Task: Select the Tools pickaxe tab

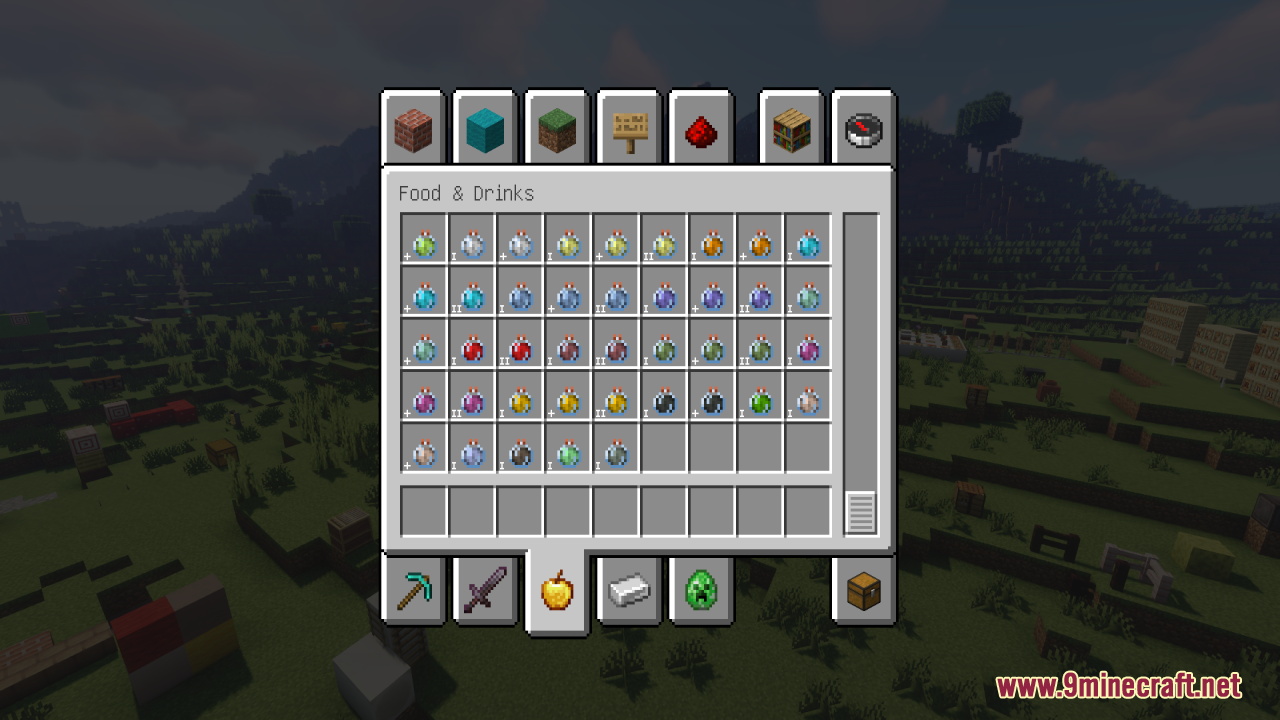Action: tap(413, 592)
